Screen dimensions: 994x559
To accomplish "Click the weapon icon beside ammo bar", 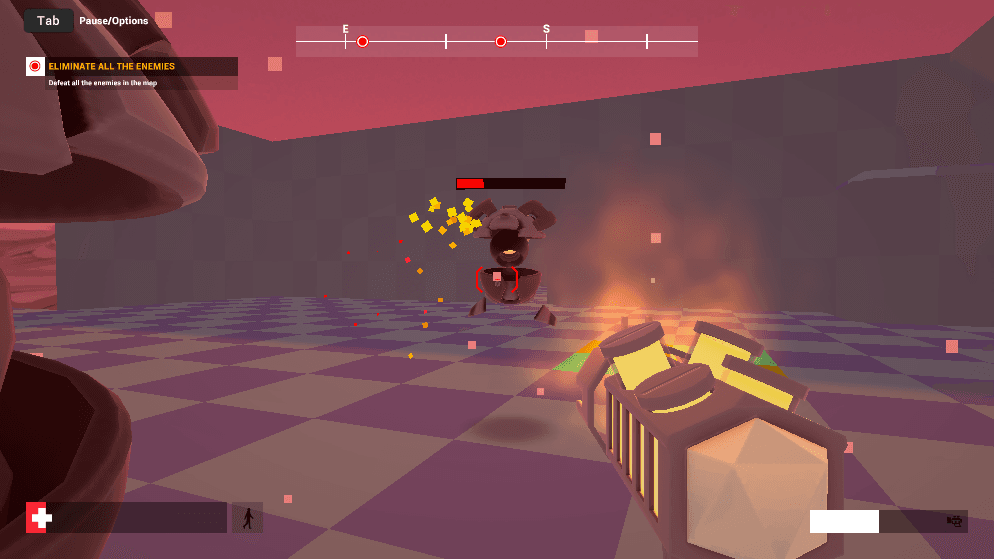I will (x=954, y=521).
